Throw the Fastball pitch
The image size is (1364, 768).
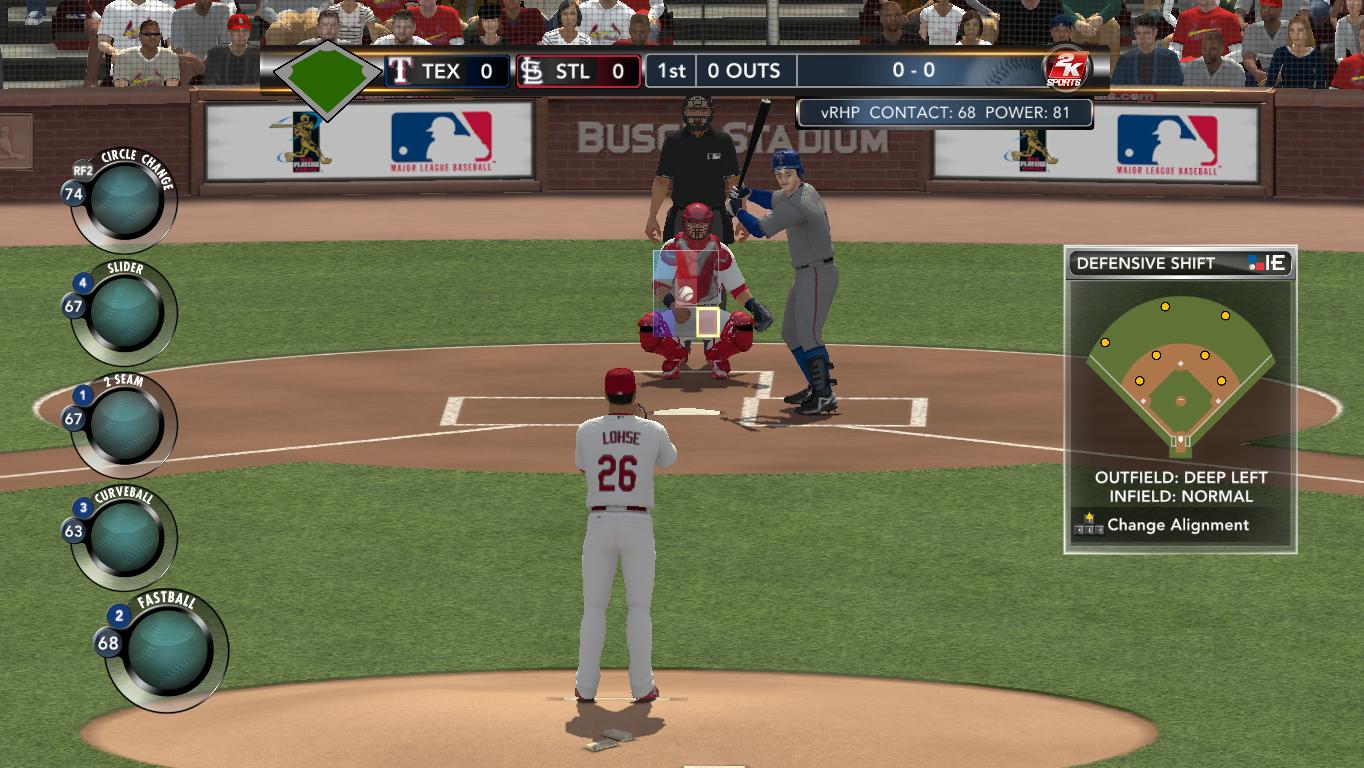click(x=169, y=650)
